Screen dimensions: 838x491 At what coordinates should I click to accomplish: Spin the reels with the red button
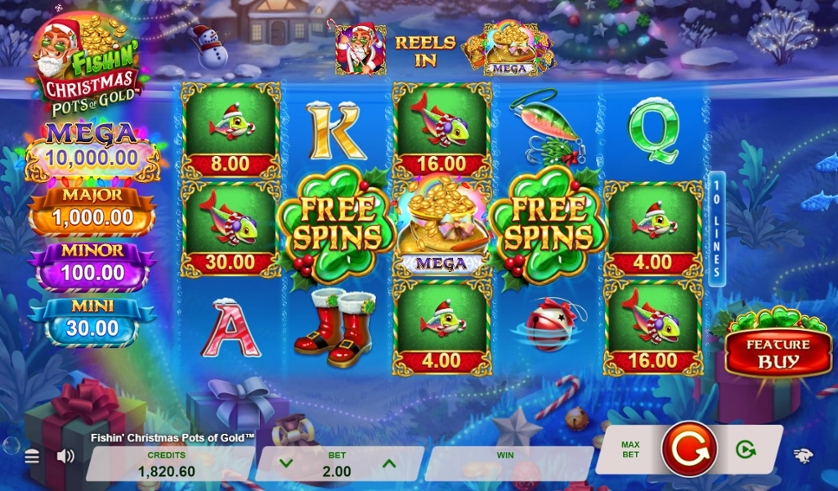tap(688, 449)
